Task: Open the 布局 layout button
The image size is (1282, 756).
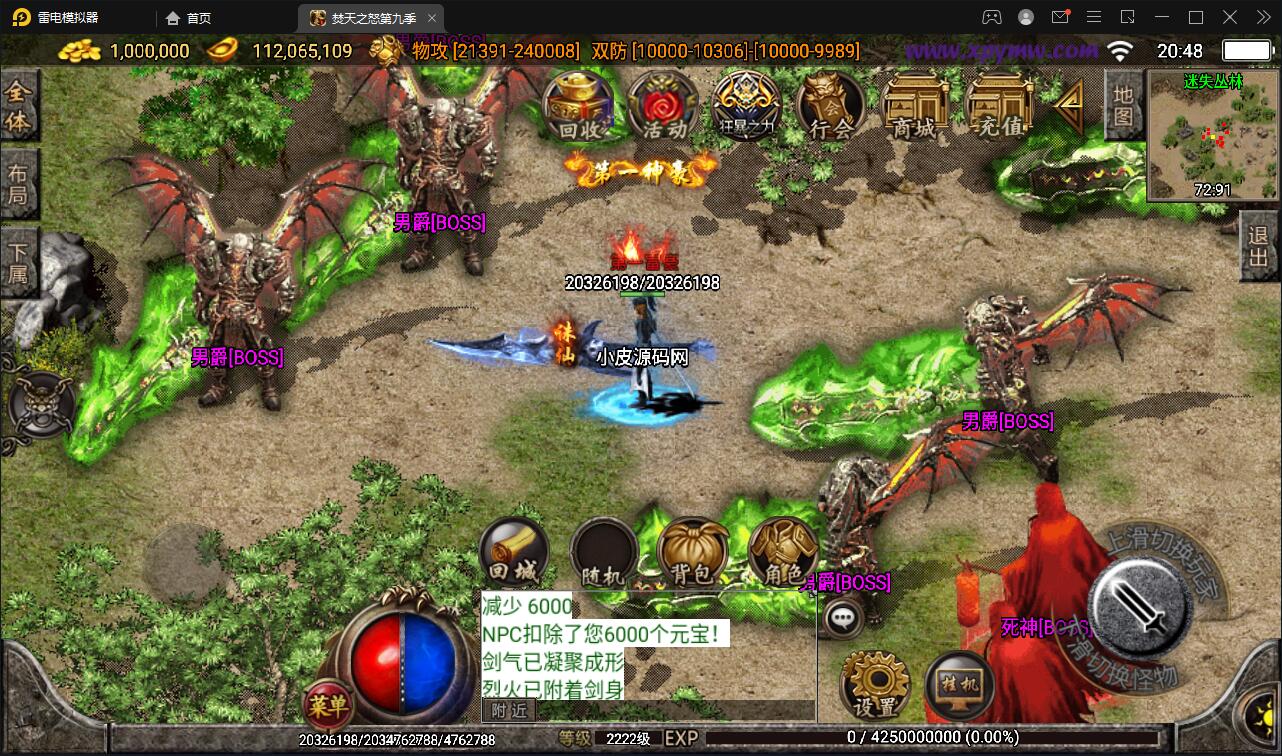Action: (19, 184)
